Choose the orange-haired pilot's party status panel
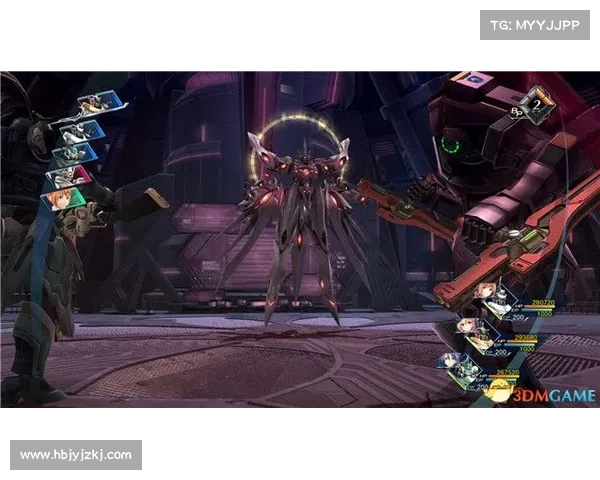This screenshot has height=480, width=600. click(490, 297)
